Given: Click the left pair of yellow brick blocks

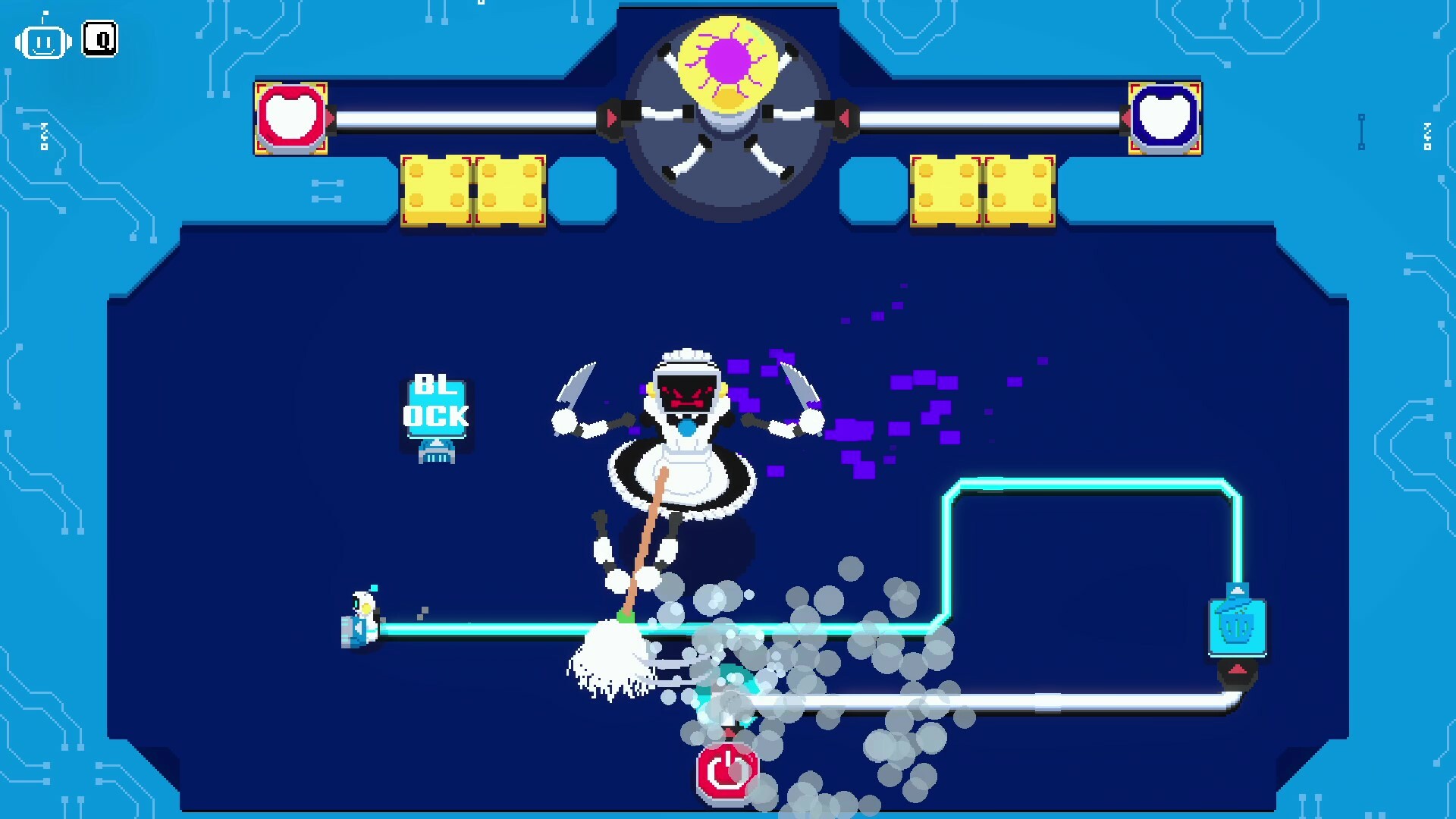Looking at the screenshot, I should click(x=472, y=190).
